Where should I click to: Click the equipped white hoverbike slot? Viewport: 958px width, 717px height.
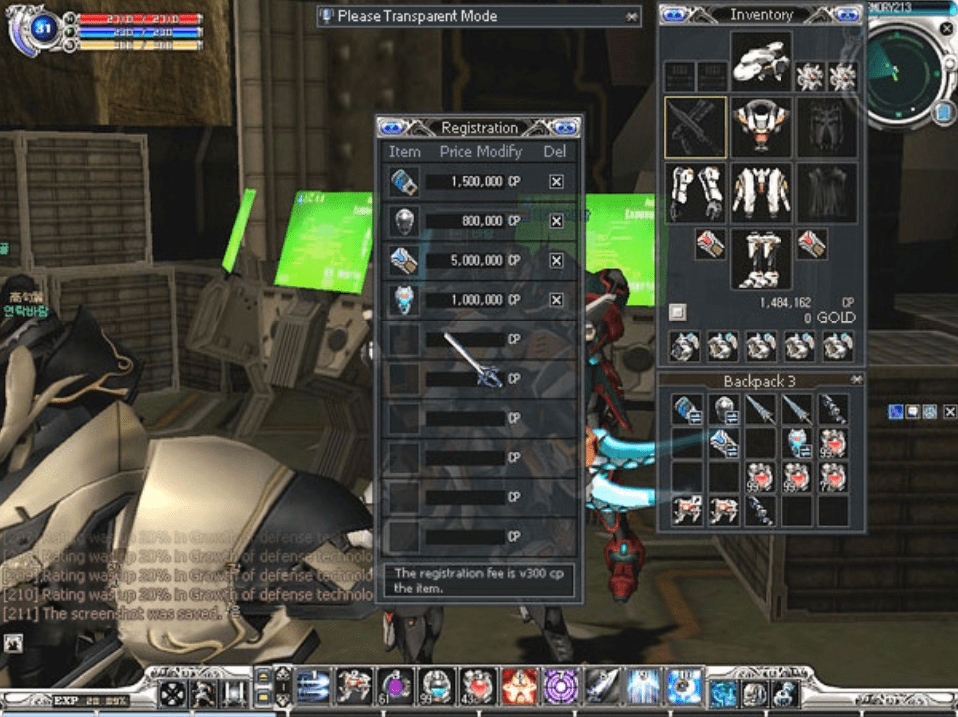point(760,60)
